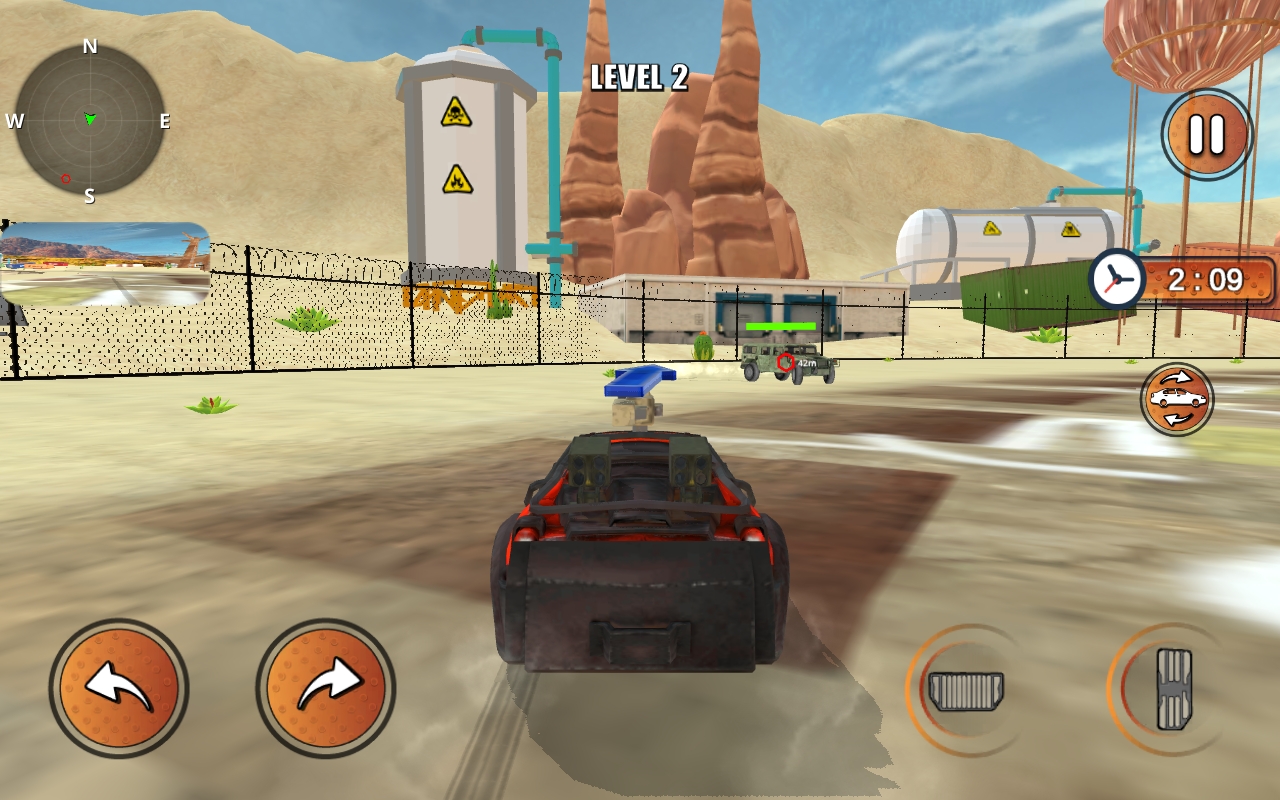The image size is (1280, 800).
Task: Toggle the pause state of the game
Action: tap(1208, 134)
